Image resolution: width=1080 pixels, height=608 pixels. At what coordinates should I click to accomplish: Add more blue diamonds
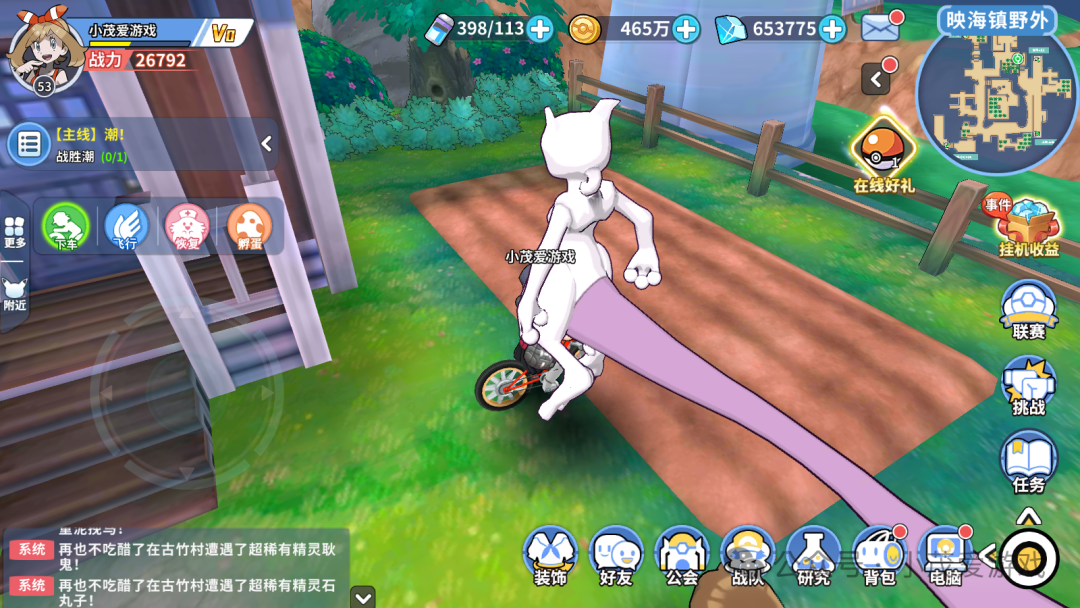[832, 29]
